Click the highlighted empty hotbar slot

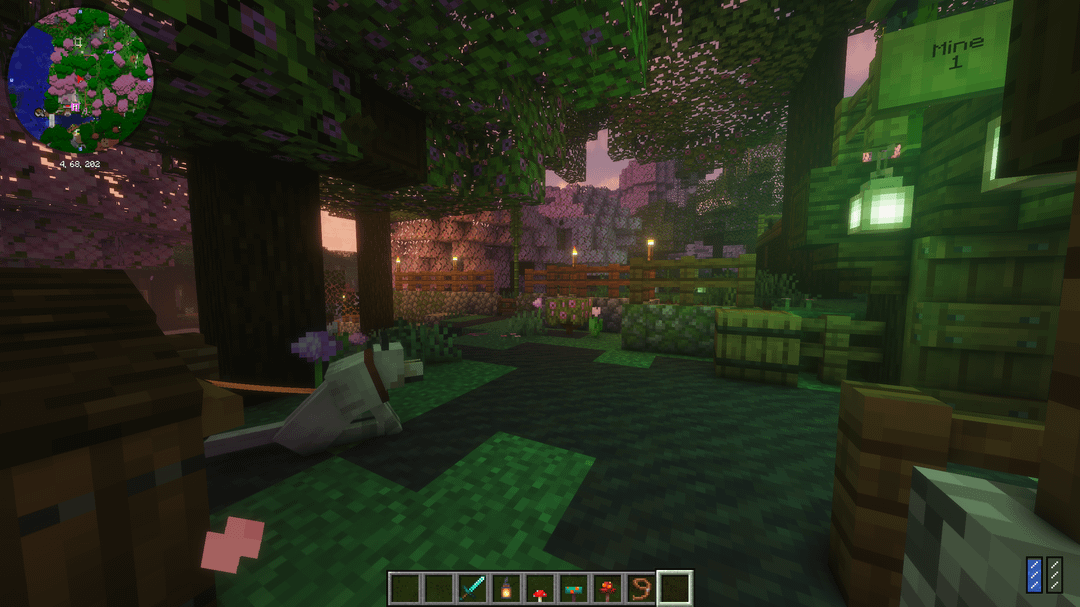coord(675,588)
